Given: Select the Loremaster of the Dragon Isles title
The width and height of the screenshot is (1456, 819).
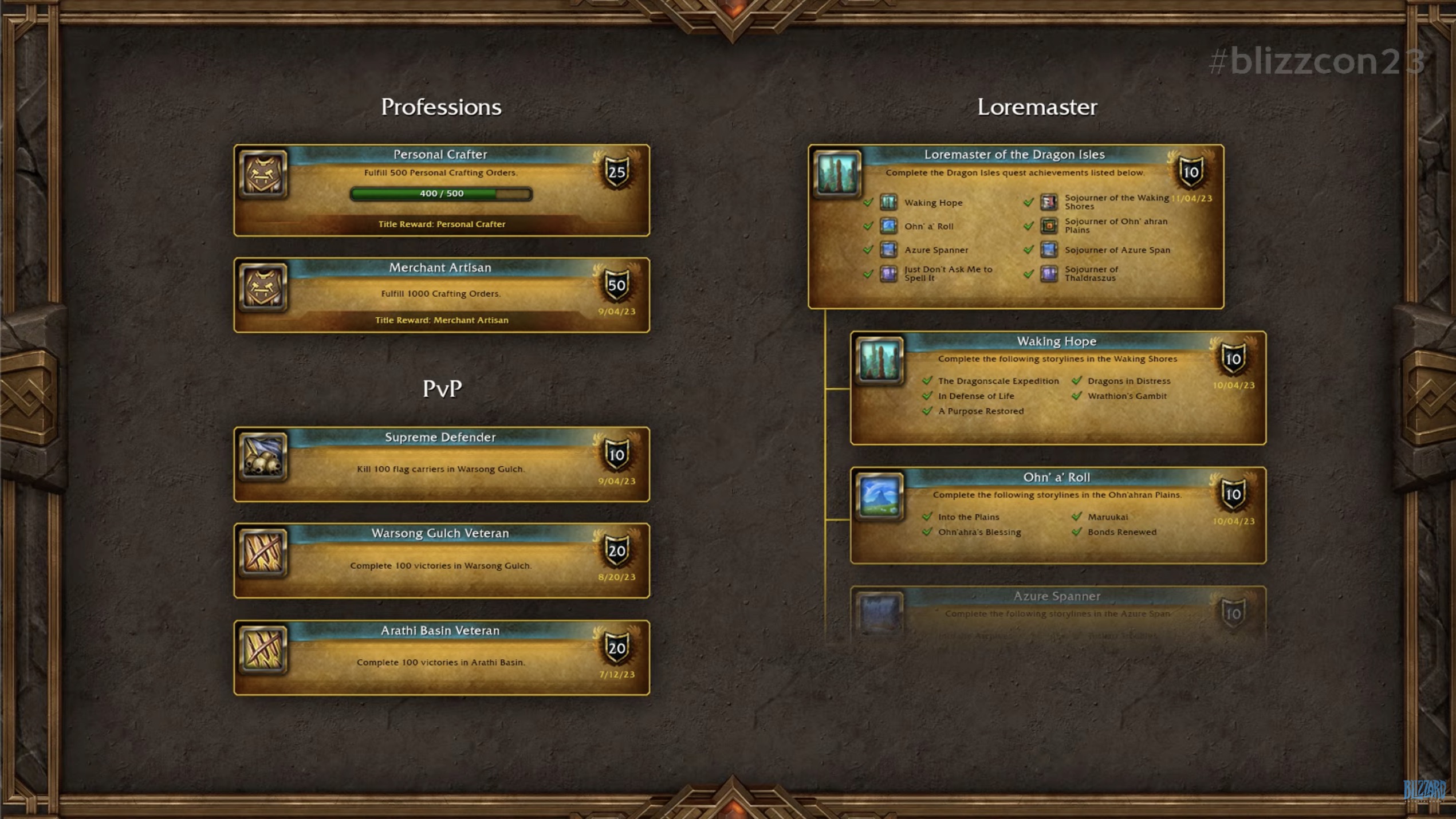Looking at the screenshot, I should point(1014,155).
